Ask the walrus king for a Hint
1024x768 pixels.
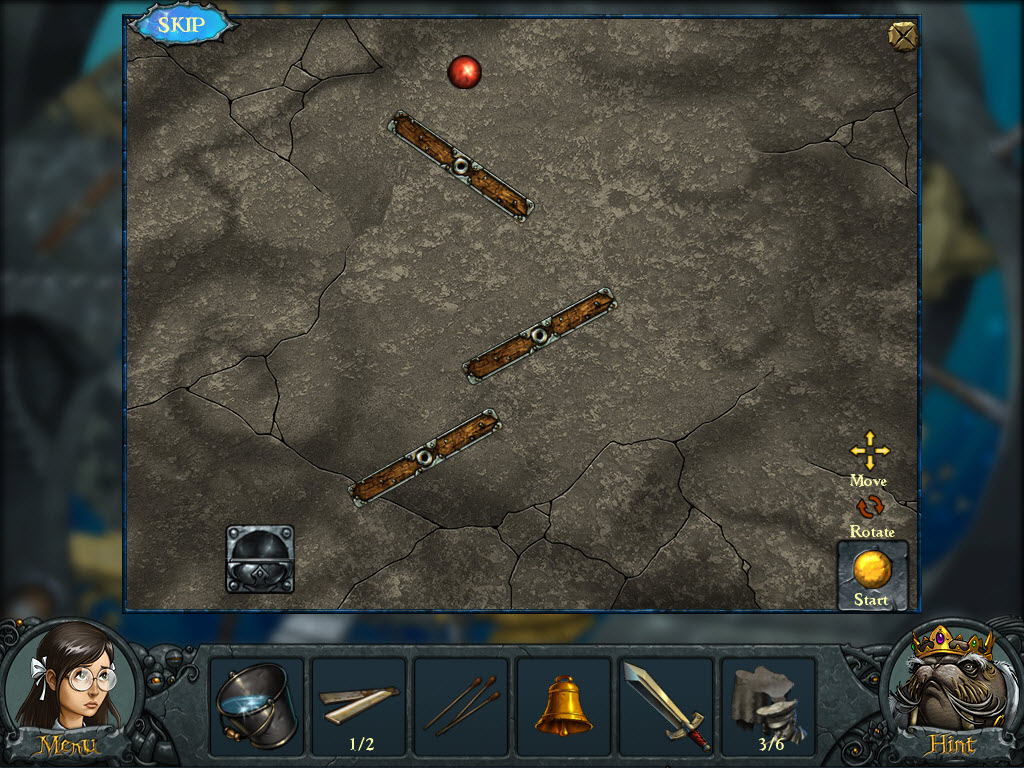click(951, 692)
